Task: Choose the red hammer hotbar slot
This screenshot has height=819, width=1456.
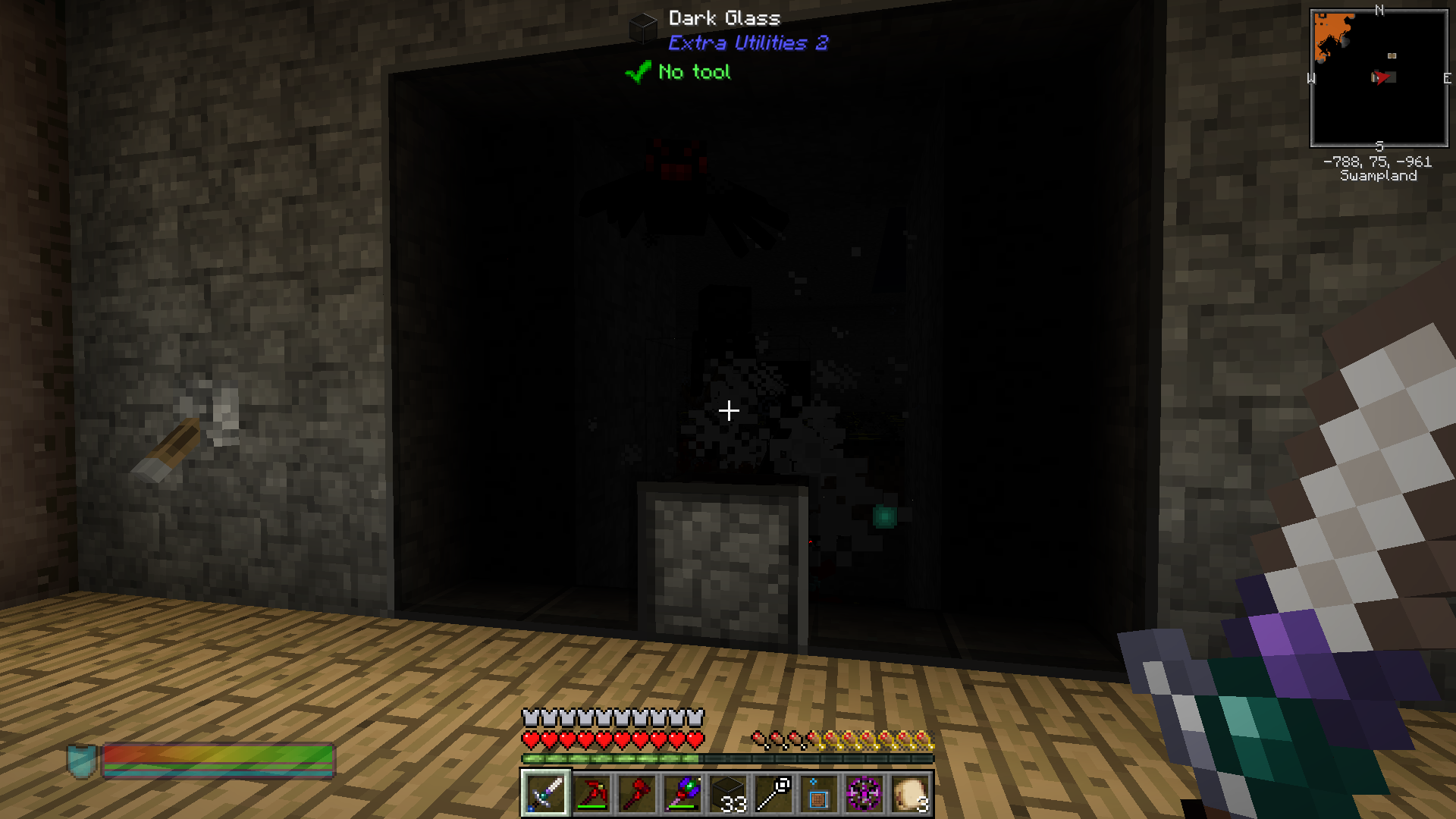Action: point(636,794)
